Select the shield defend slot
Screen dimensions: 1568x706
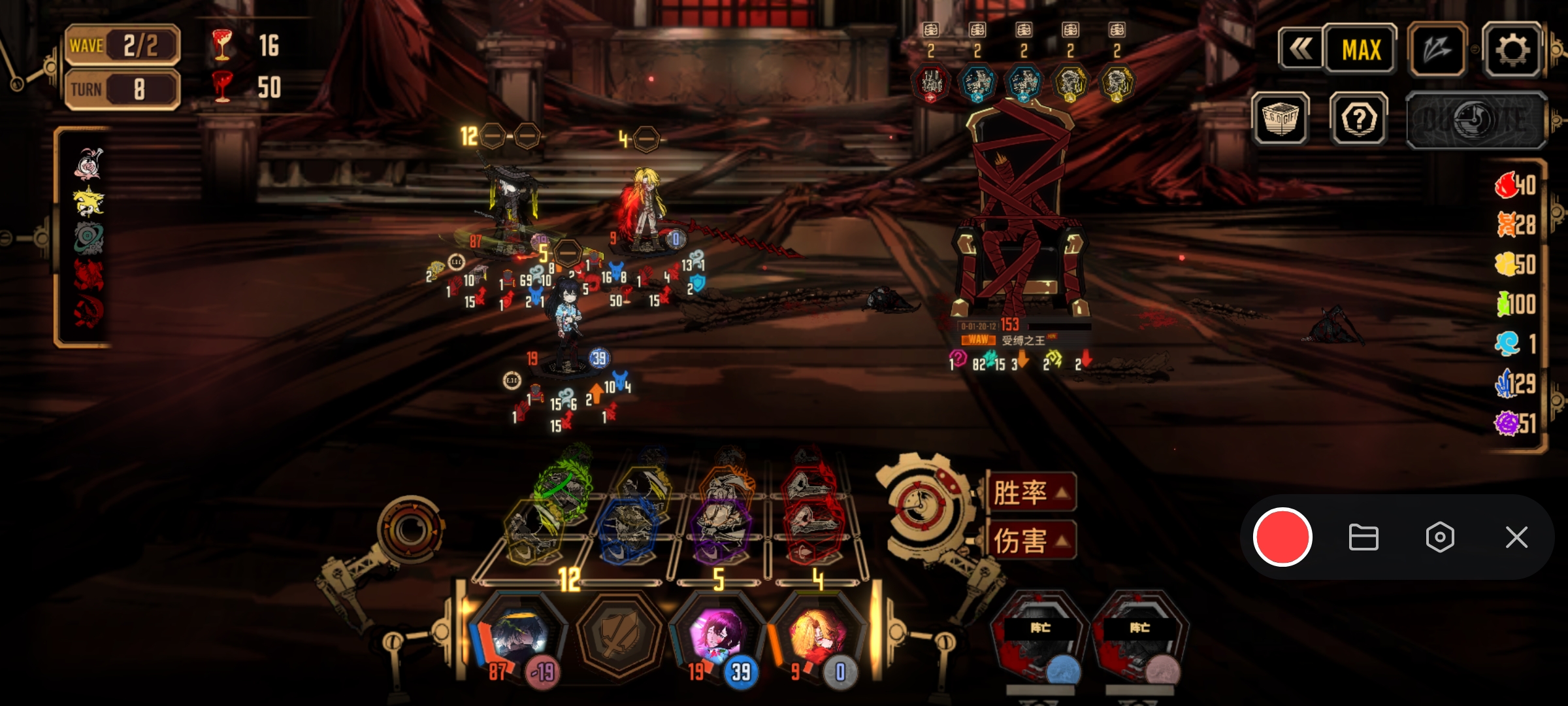point(617,635)
